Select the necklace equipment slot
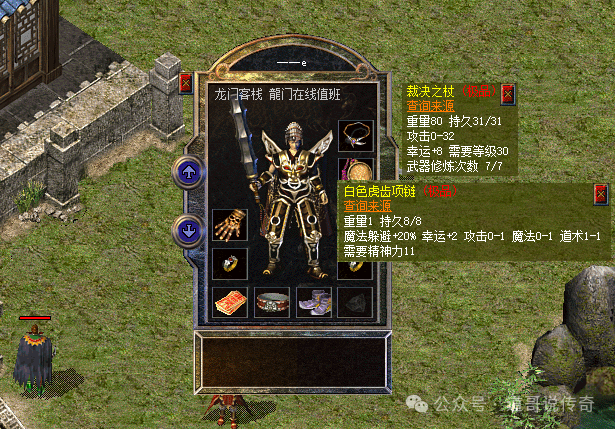Viewport: 615px width, 429px height. pyautogui.click(x=354, y=133)
